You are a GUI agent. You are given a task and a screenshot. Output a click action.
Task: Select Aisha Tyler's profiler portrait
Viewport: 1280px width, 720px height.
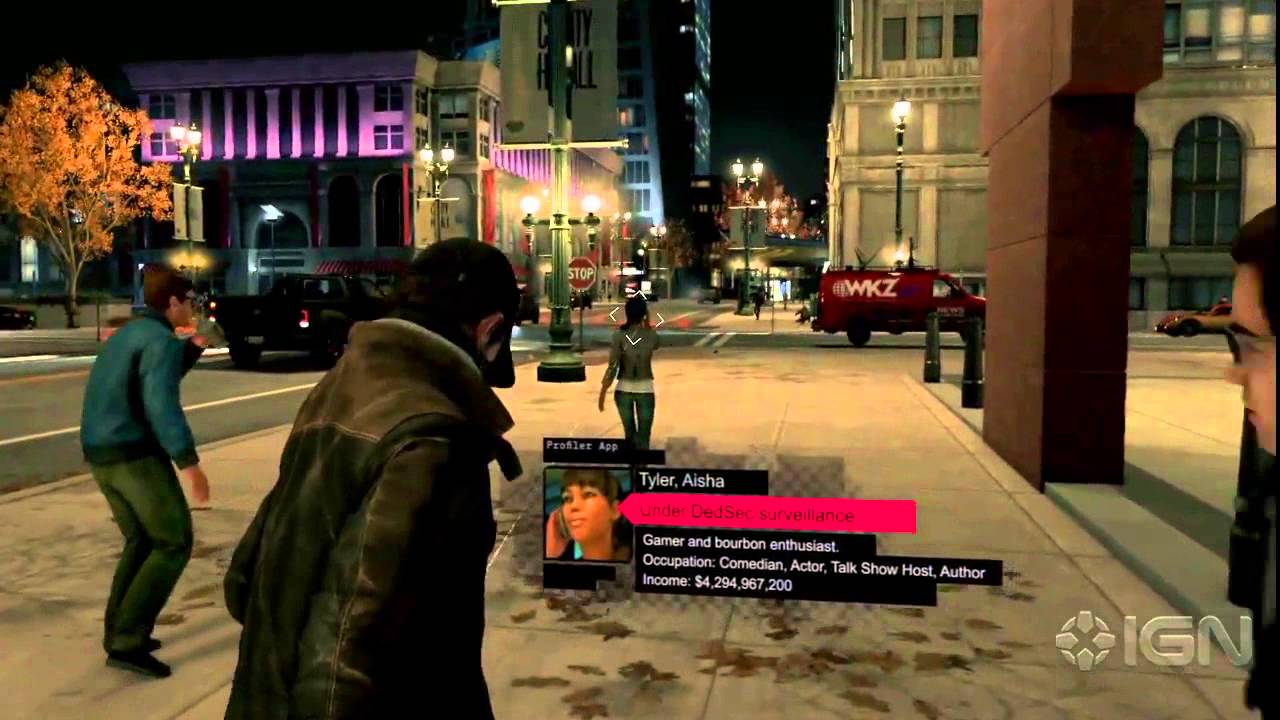tap(587, 514)
